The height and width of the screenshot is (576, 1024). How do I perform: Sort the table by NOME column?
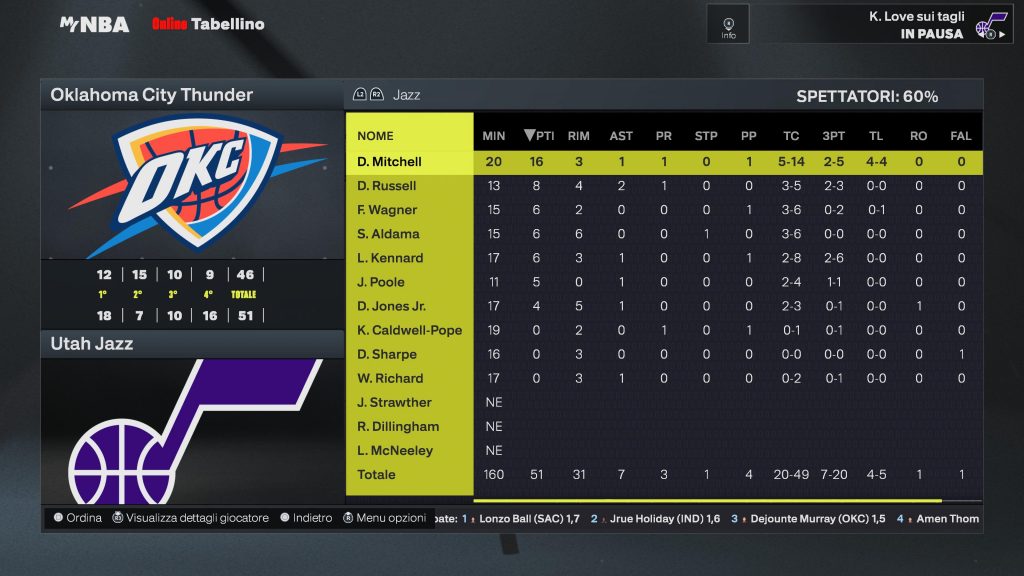tap(375, 136)
